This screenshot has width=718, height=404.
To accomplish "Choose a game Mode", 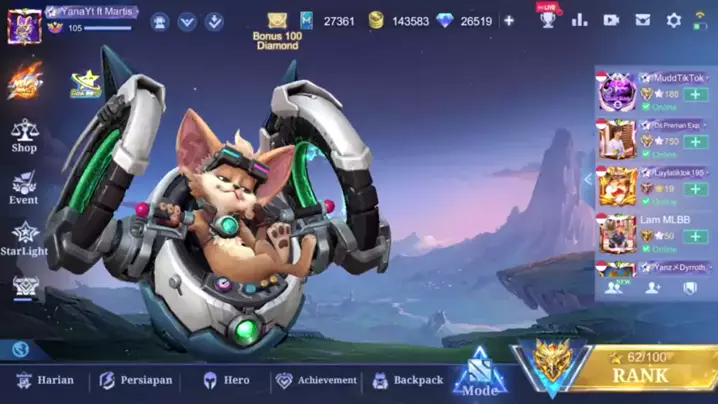I will pyautogui.click(x=480, y=377).
